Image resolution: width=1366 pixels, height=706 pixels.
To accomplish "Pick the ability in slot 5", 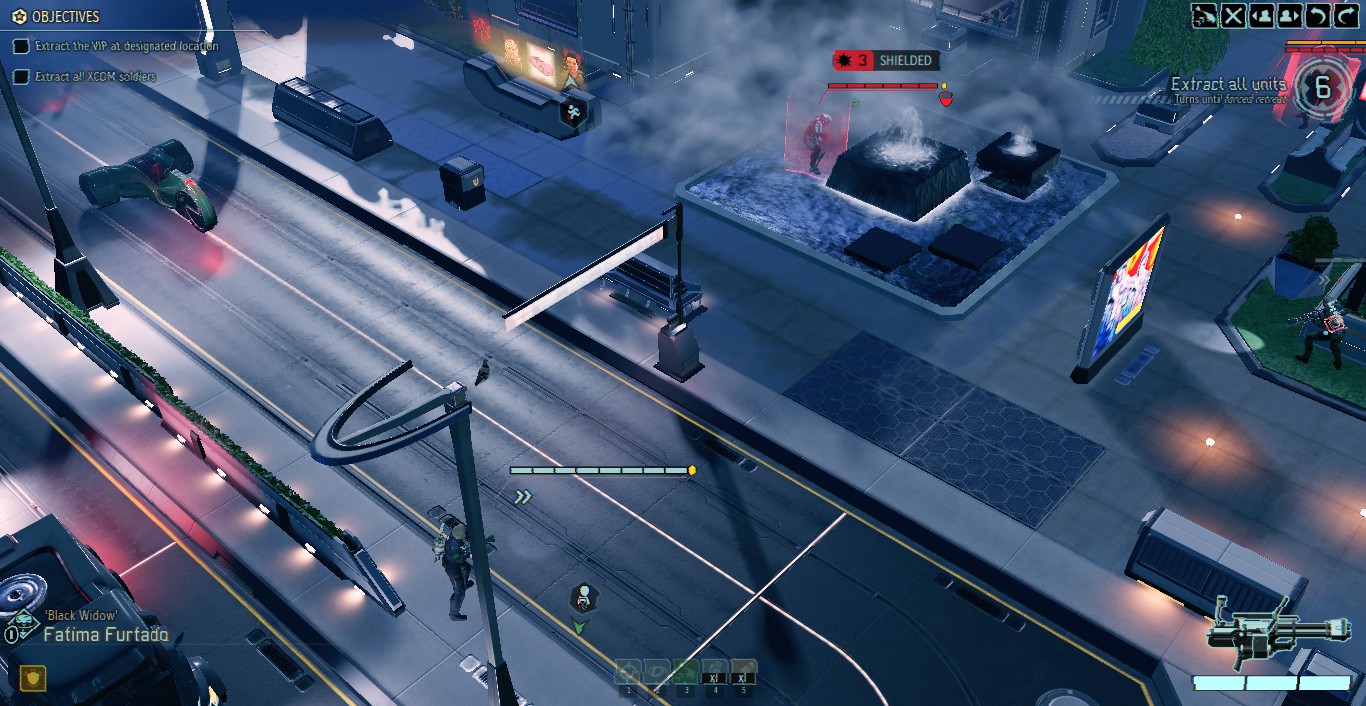I will [x=742, y=672].
